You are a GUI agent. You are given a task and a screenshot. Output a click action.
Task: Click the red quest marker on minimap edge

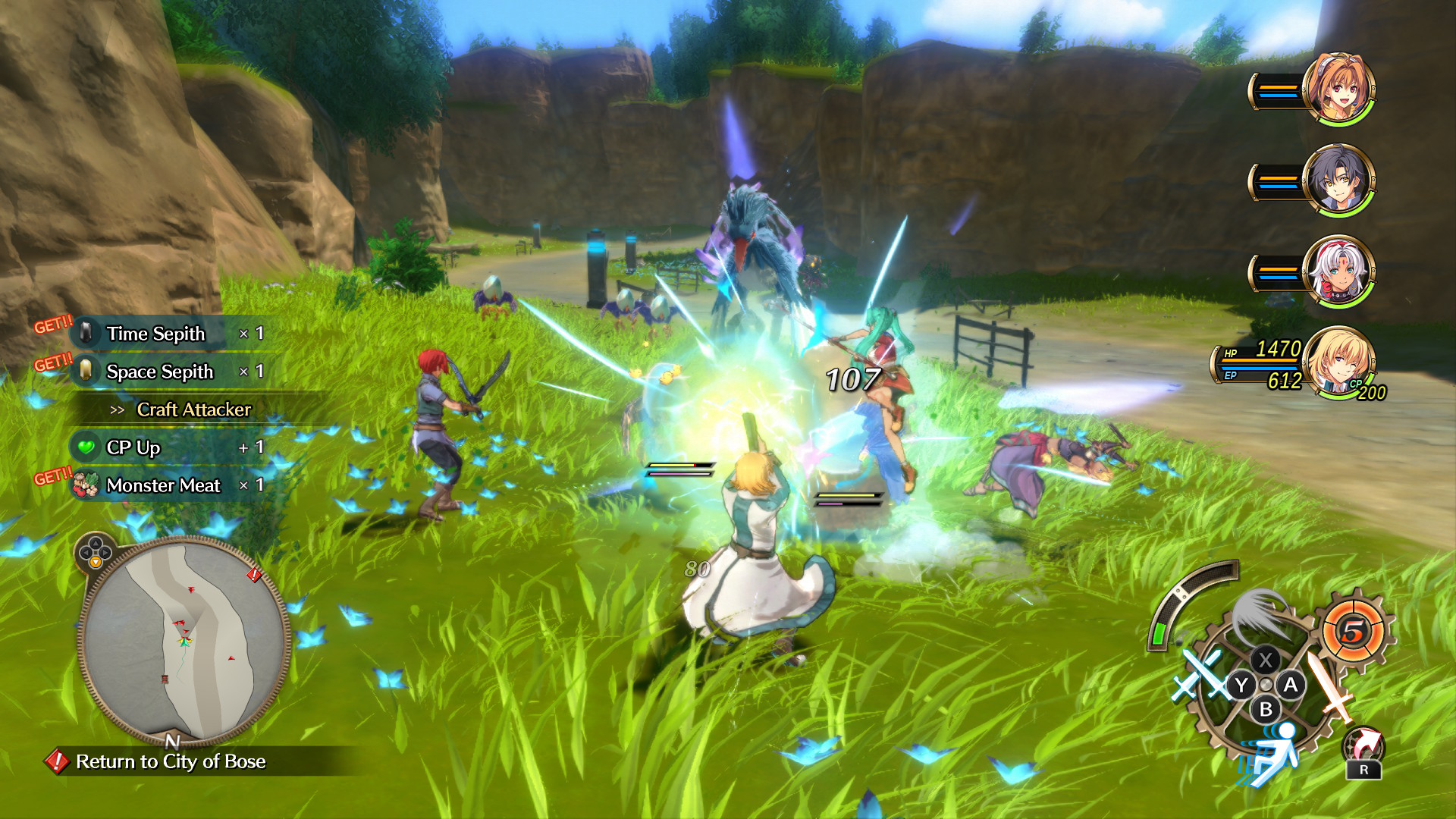[x=254, y=576]
